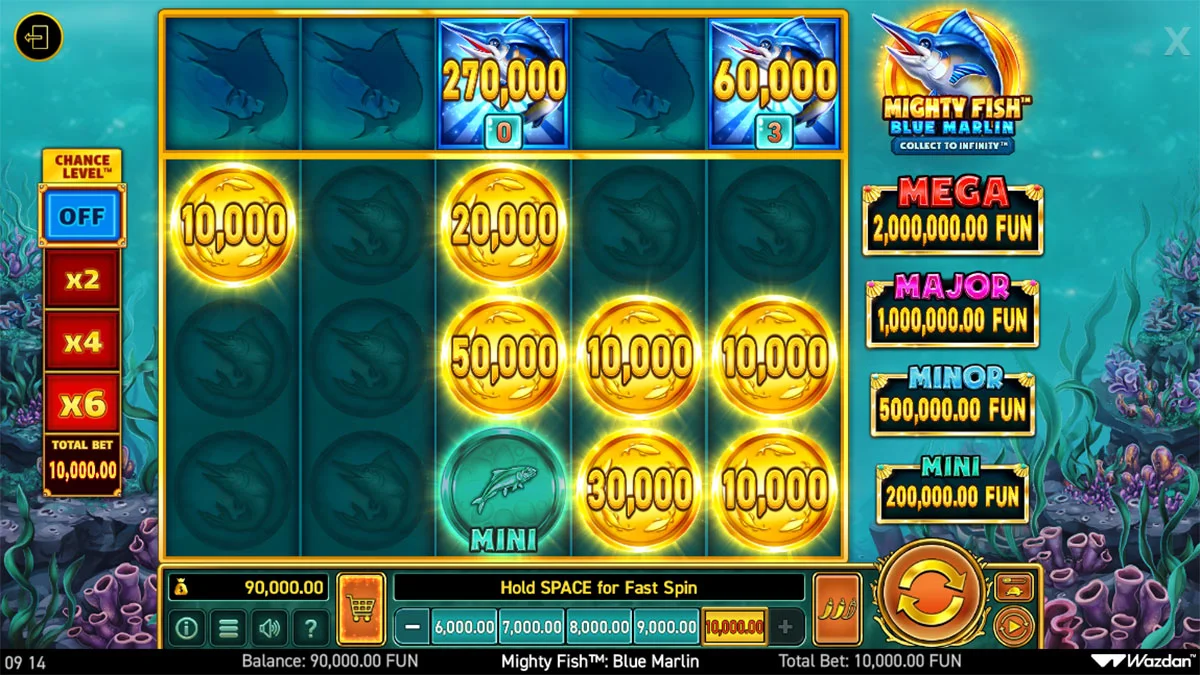
Task: Select the x2 Chance Level
Action: [x=82, y=280]
